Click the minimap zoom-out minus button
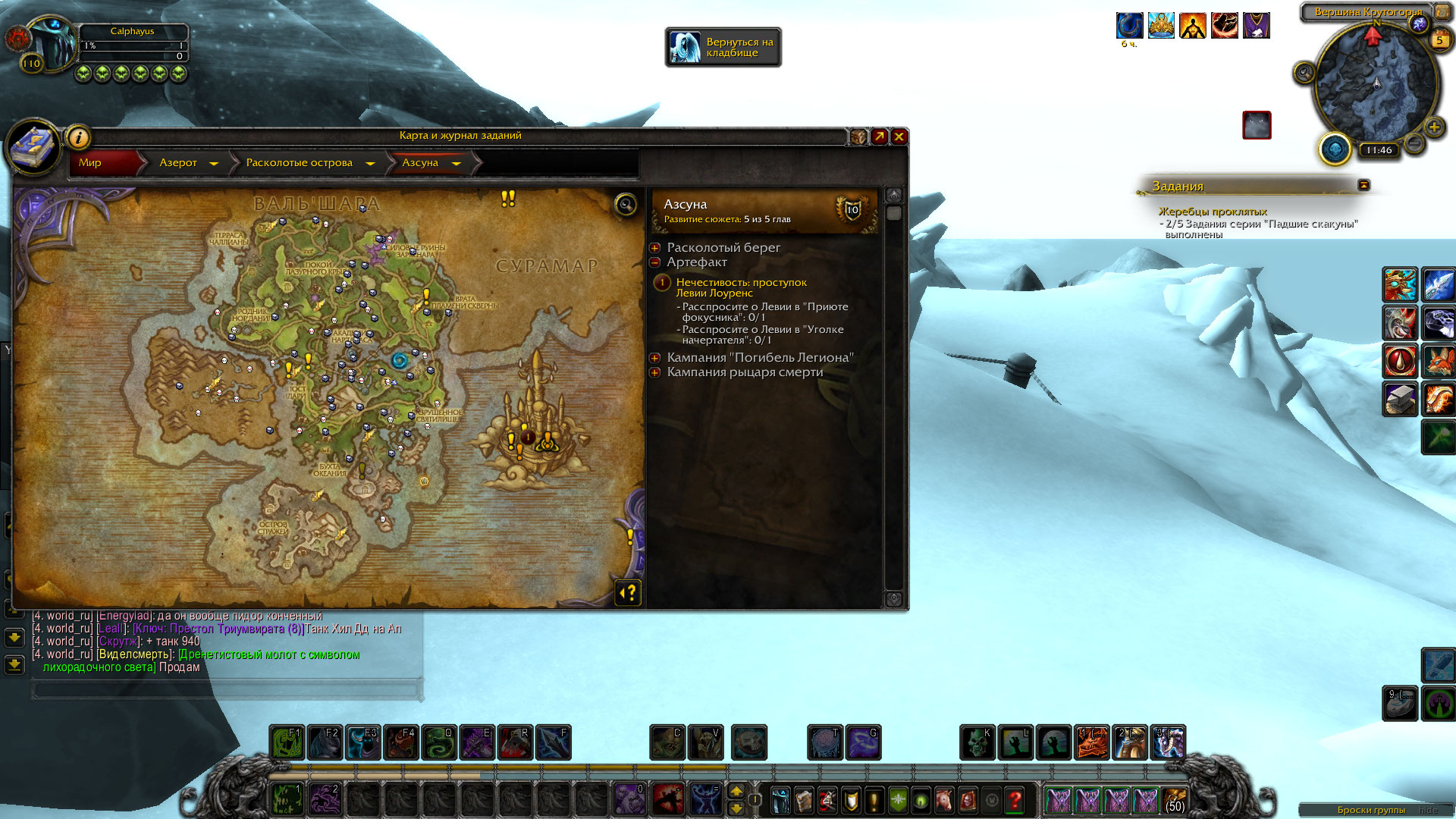1456x819 pixels. pos(1414,143)
